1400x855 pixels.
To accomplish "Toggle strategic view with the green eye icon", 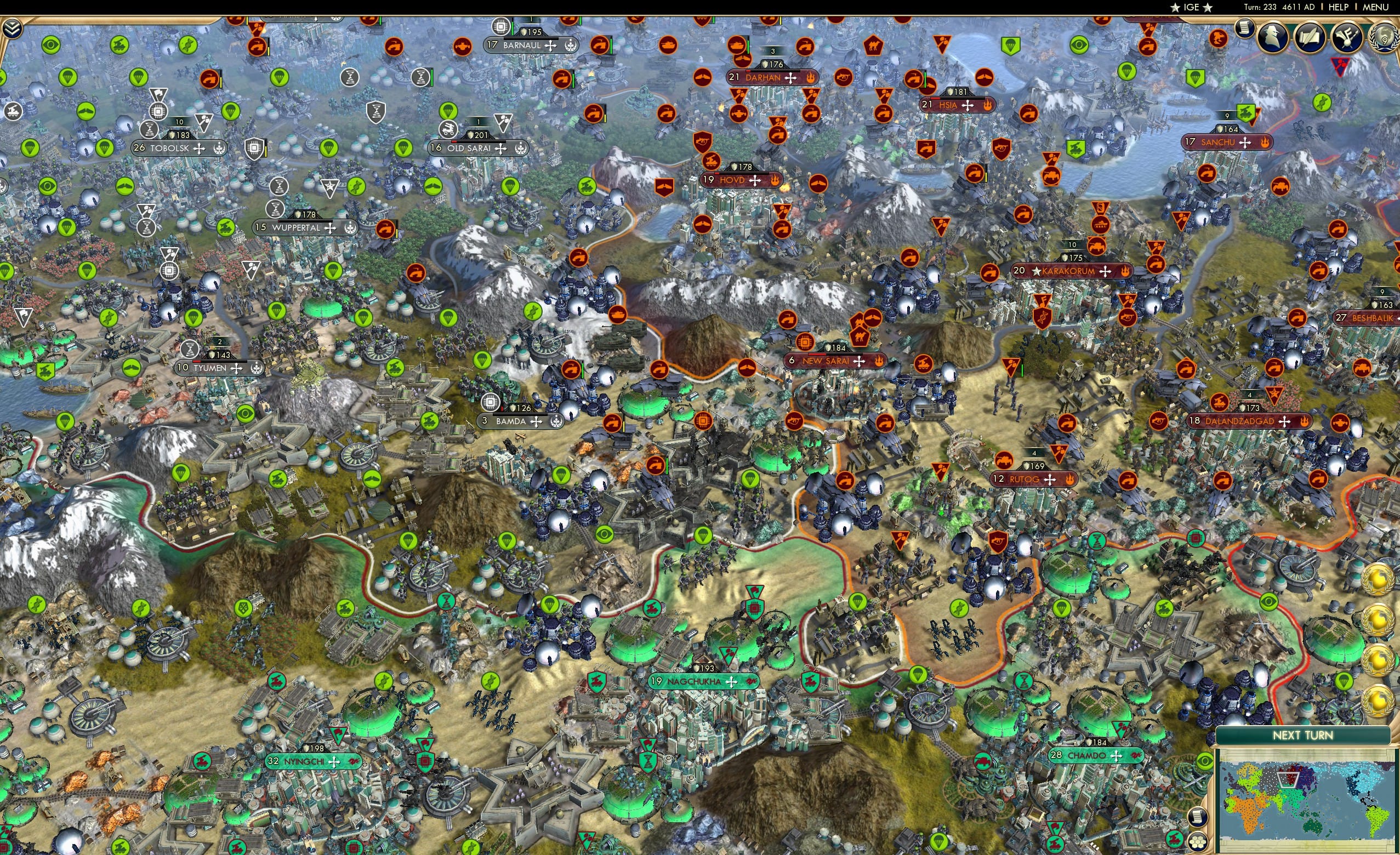I will (x=1205, y=762).
